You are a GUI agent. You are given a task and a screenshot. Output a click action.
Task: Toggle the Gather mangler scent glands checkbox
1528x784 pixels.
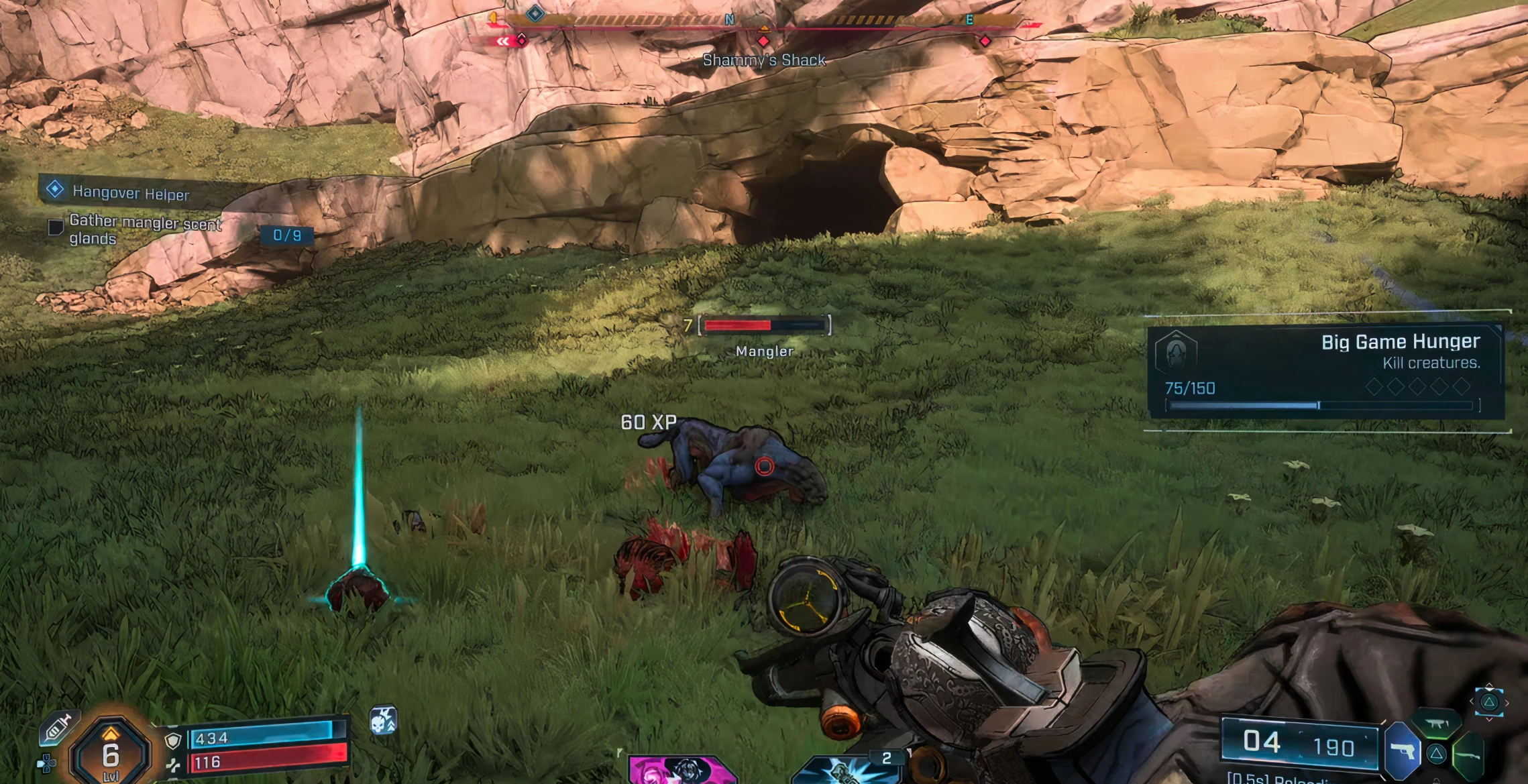pos(56,227)
